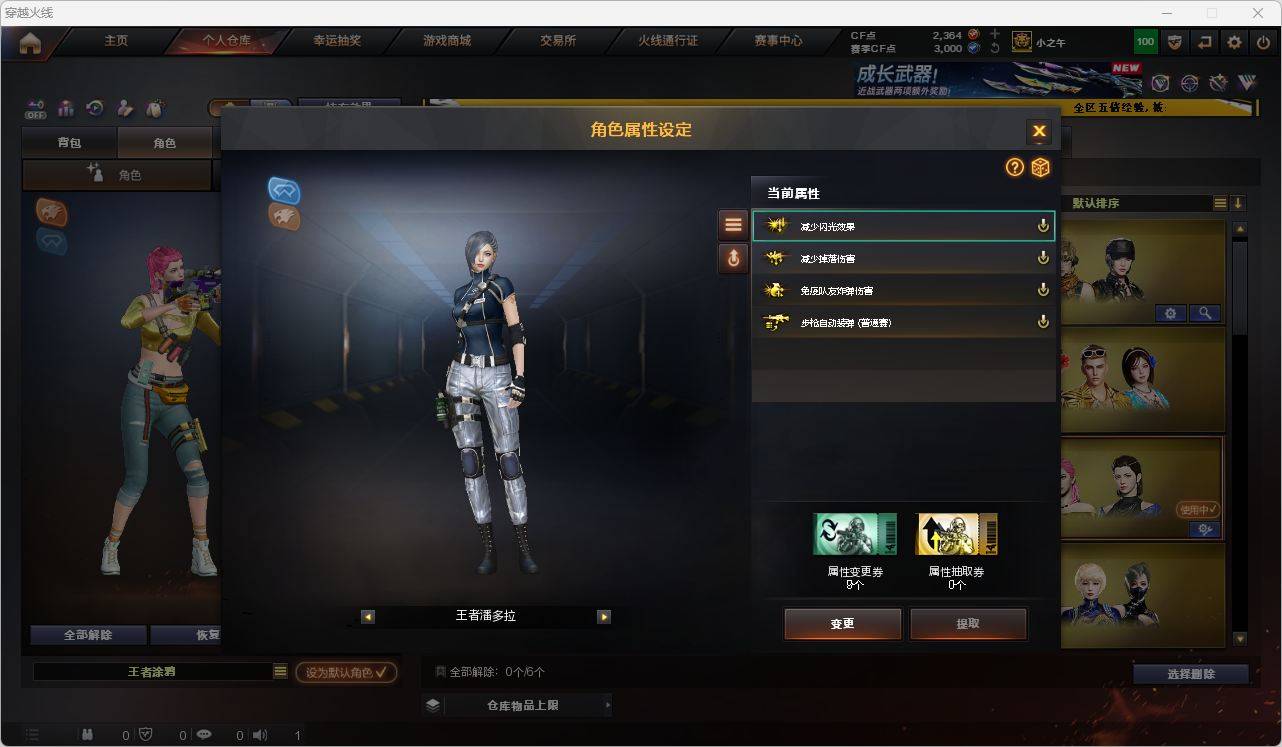Open the magnifier search icon on character thumbnail
Image resolution: width=1282 pixels, height=747 pixels.
pos(1205,312)
